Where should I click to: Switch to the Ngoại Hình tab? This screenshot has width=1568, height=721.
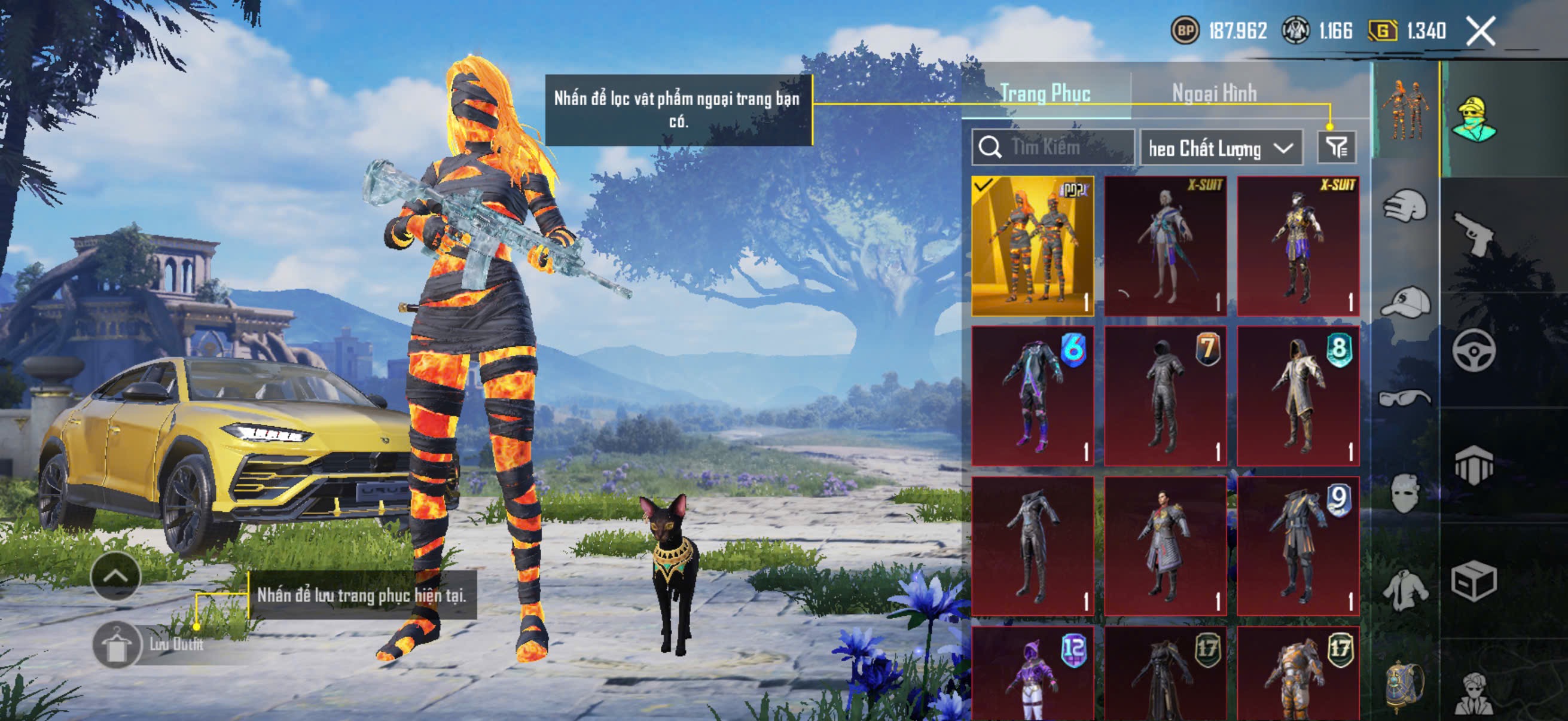tap(1214, 94)
